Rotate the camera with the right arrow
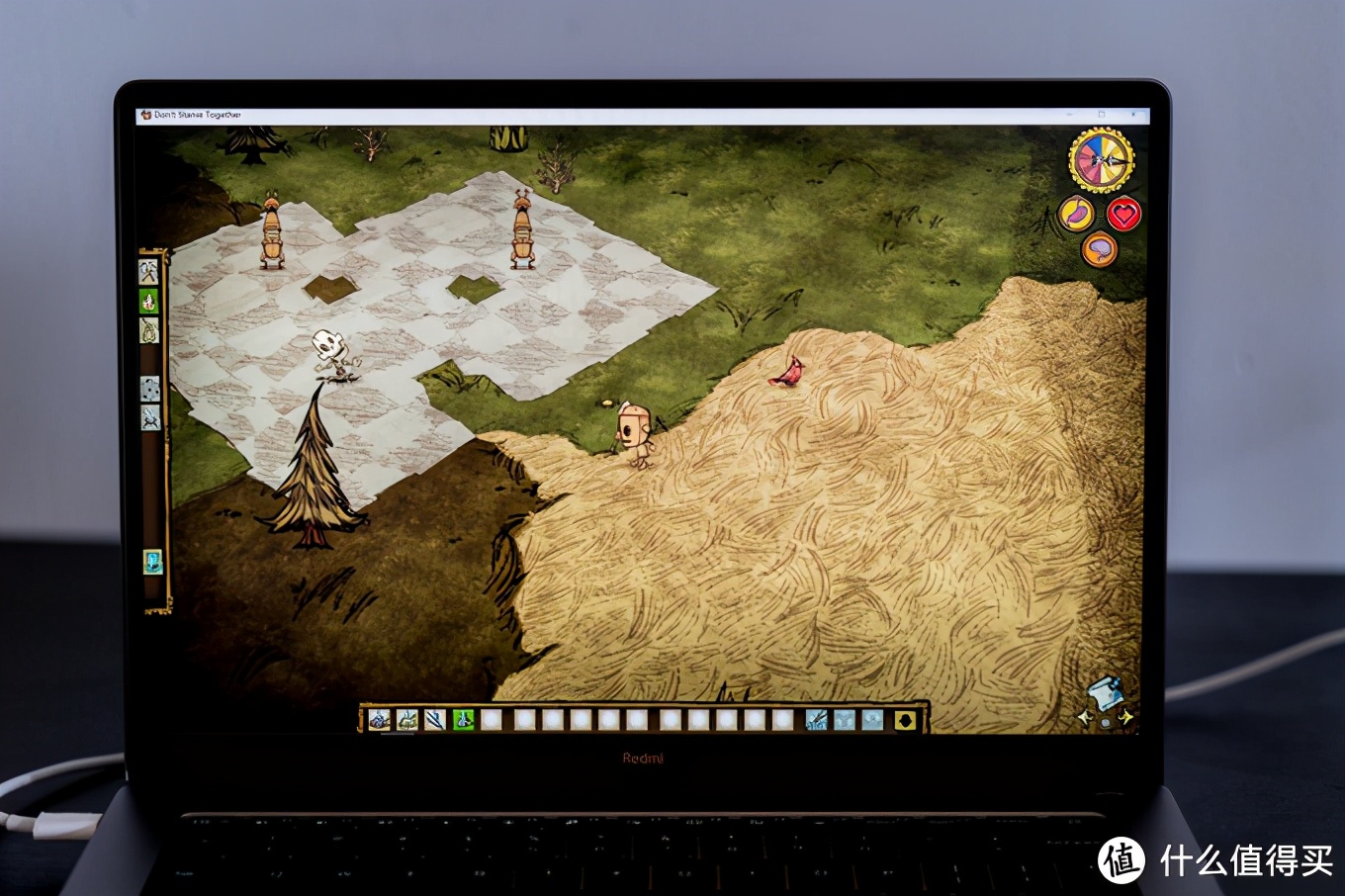 click(1125, 717)
